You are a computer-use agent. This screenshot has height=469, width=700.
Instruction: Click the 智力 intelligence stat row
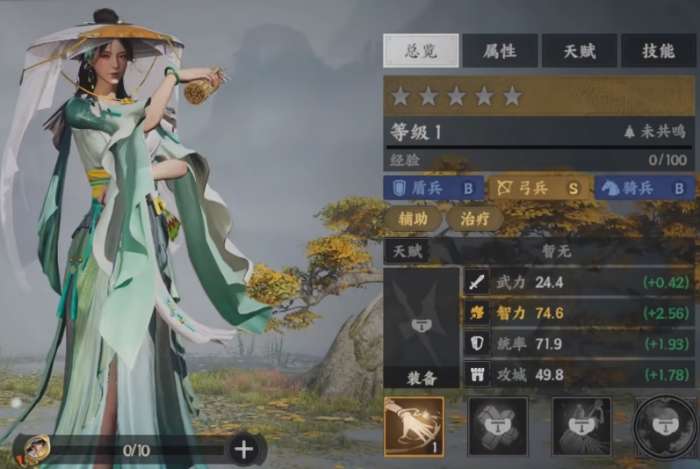click(580, 312)
